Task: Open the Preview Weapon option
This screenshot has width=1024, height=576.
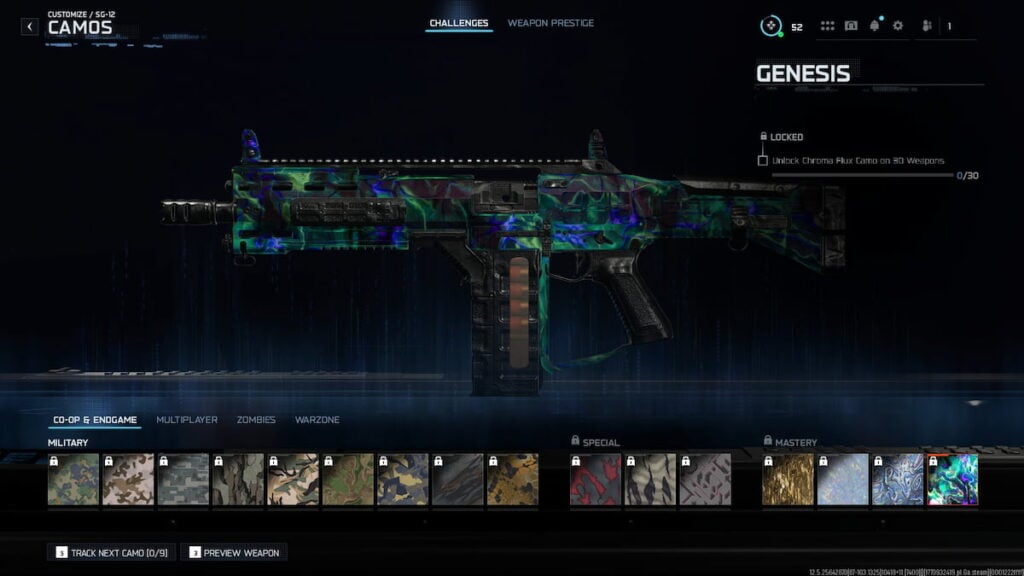Action: tap(234, 552)
